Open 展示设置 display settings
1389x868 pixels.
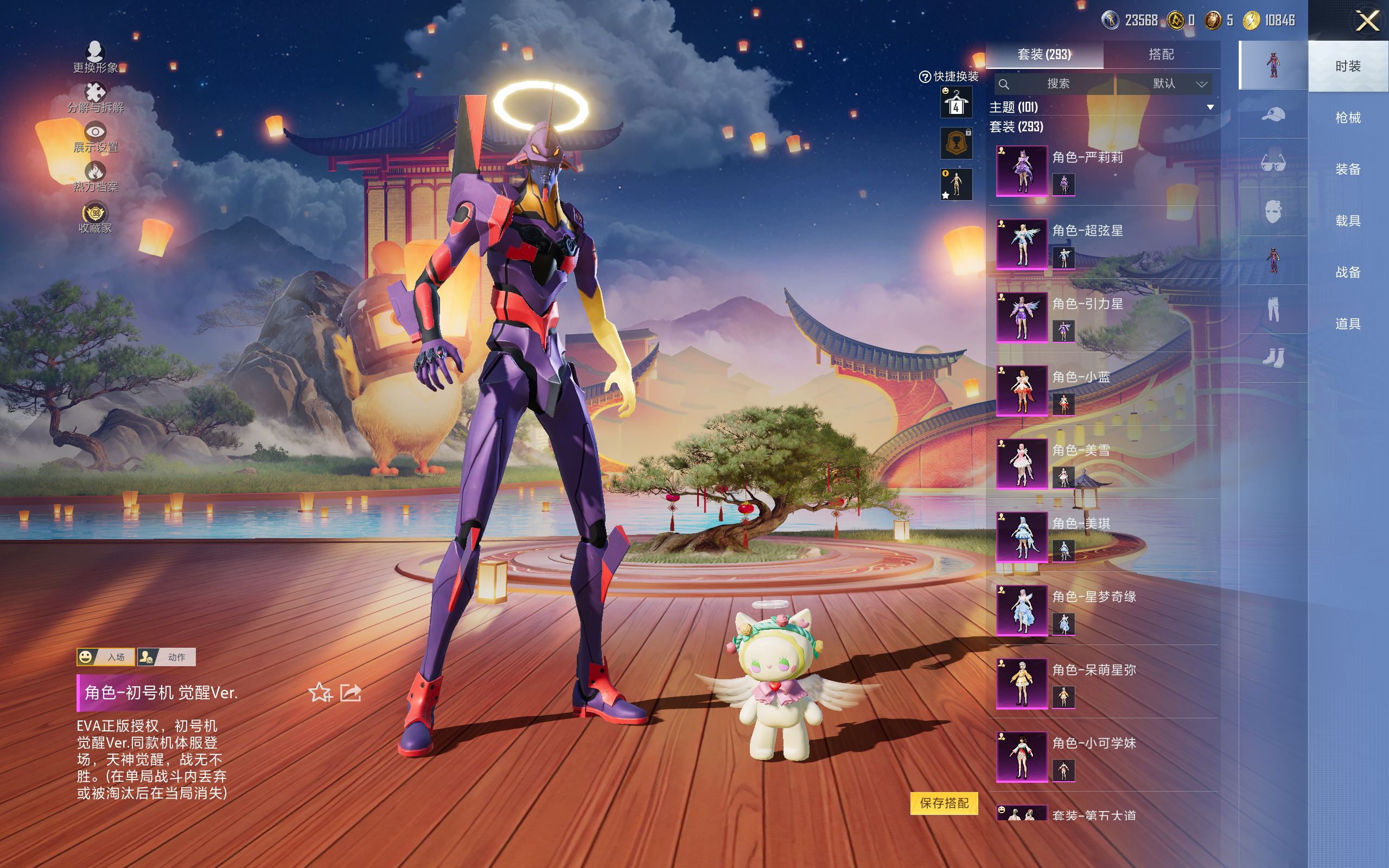(95, 138)
